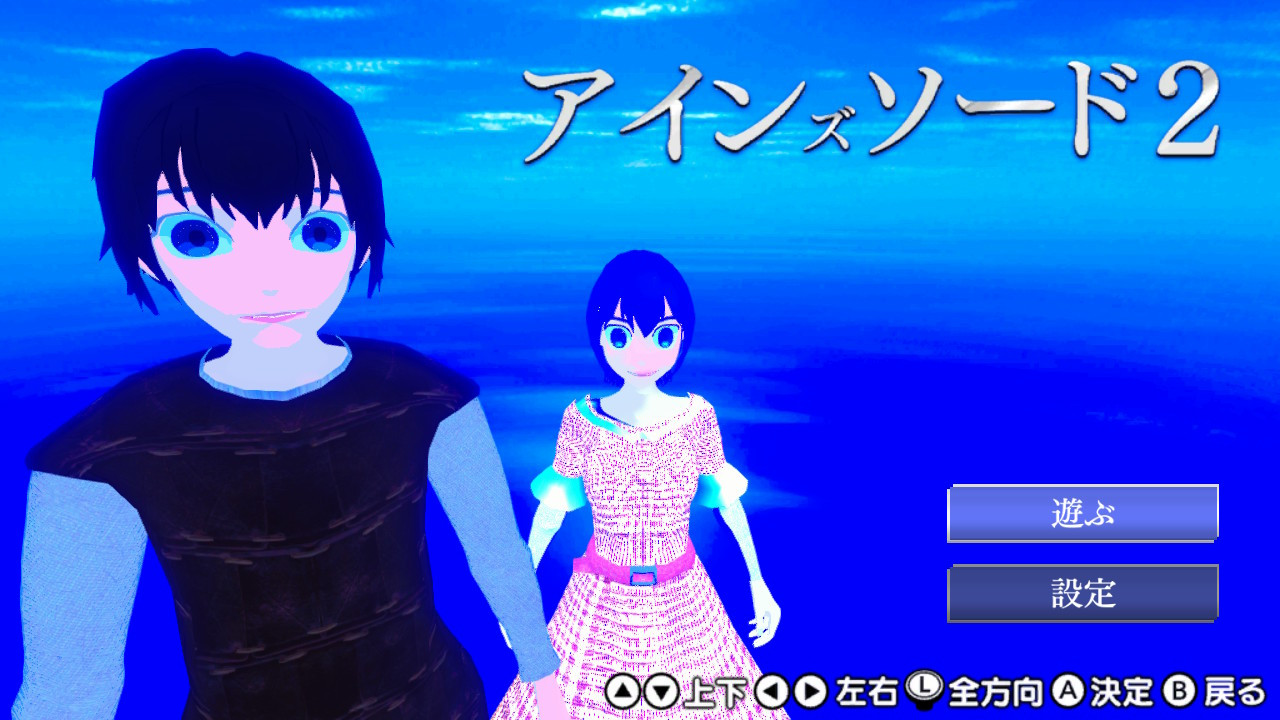Open the 設定 (Settings) menu
This screenshot has height=720, width=1280.
[1082, 590]
